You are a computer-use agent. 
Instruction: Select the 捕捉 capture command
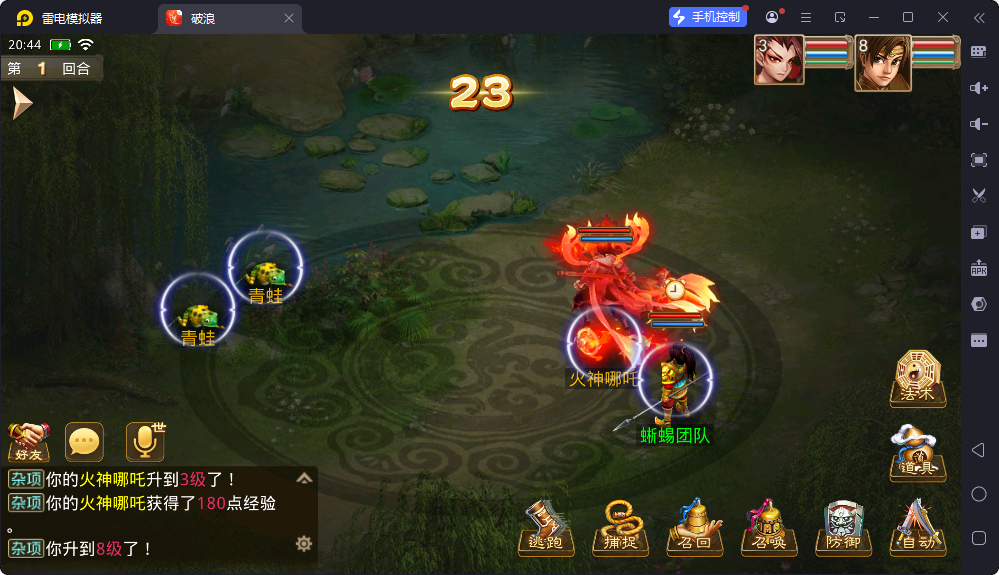pos(620,527)
